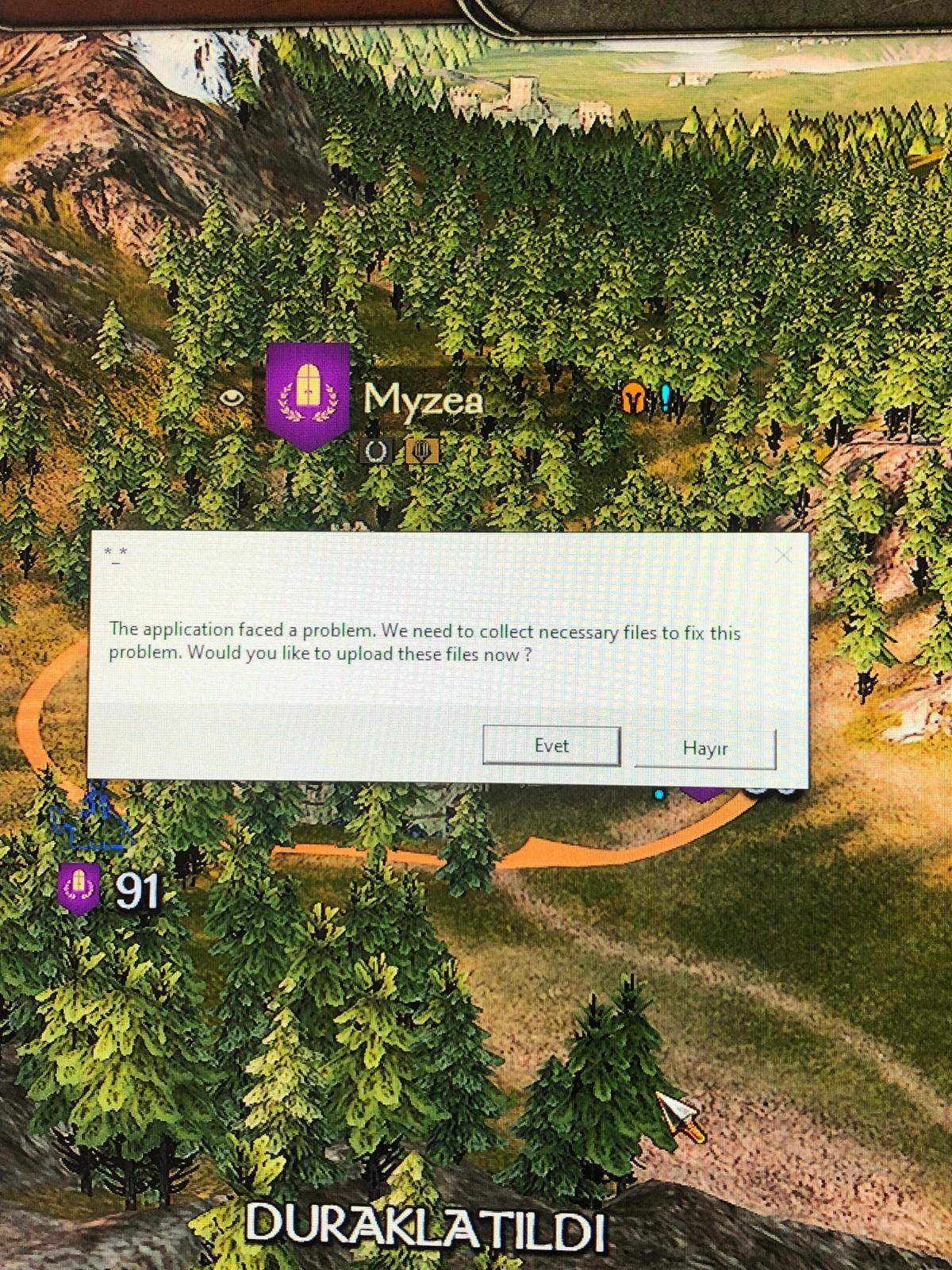Confirm upload with the Evet button
Viewport: 952px width, 1270px height.
tap(551, 746)
